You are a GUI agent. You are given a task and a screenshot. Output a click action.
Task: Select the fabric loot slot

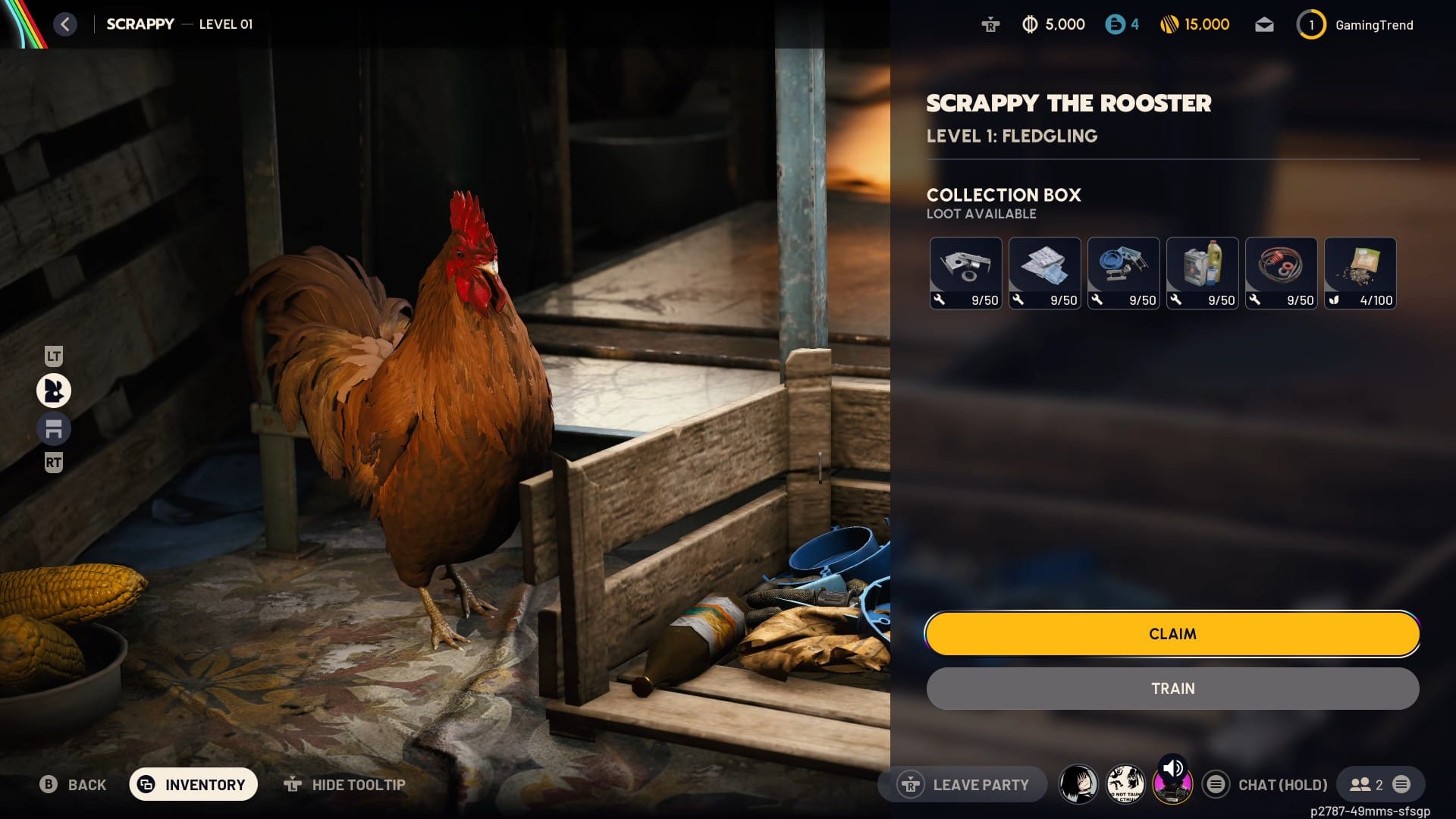point(1044,273)
